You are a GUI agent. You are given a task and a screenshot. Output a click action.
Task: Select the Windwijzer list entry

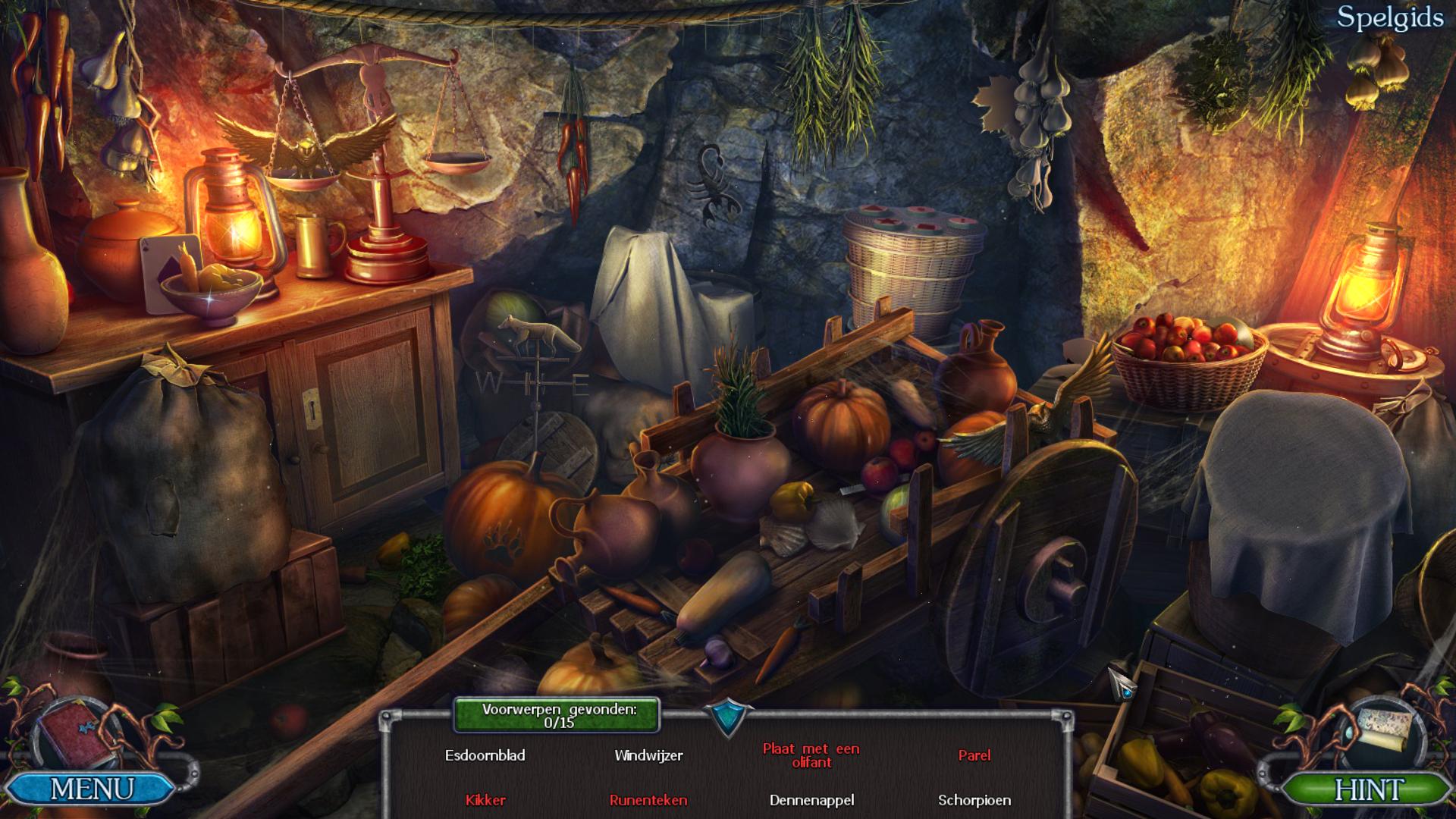[648, 755]
